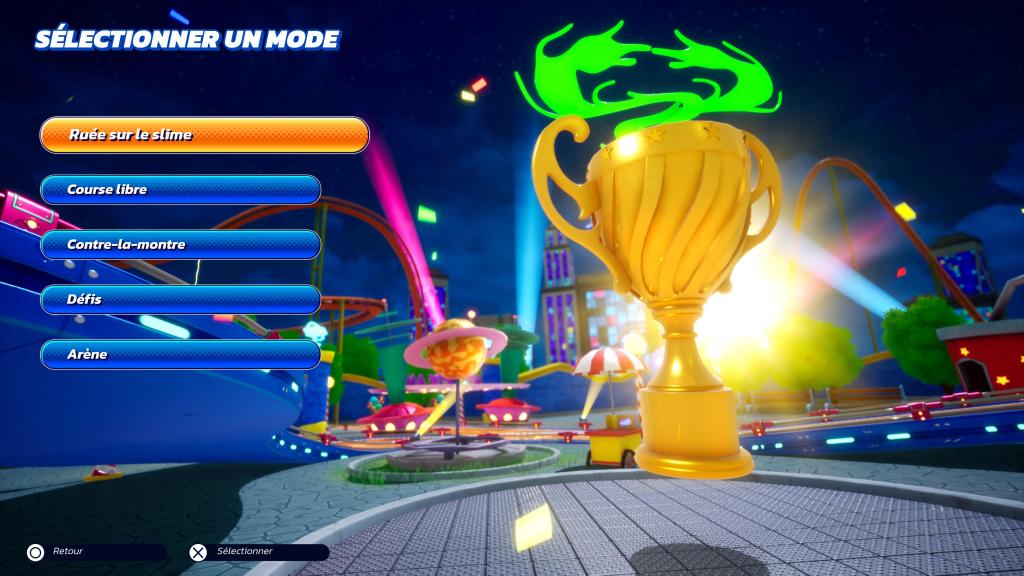Select the Défis entry
The width and height of the screenshot is (1024, 576).
click(180, 299)
